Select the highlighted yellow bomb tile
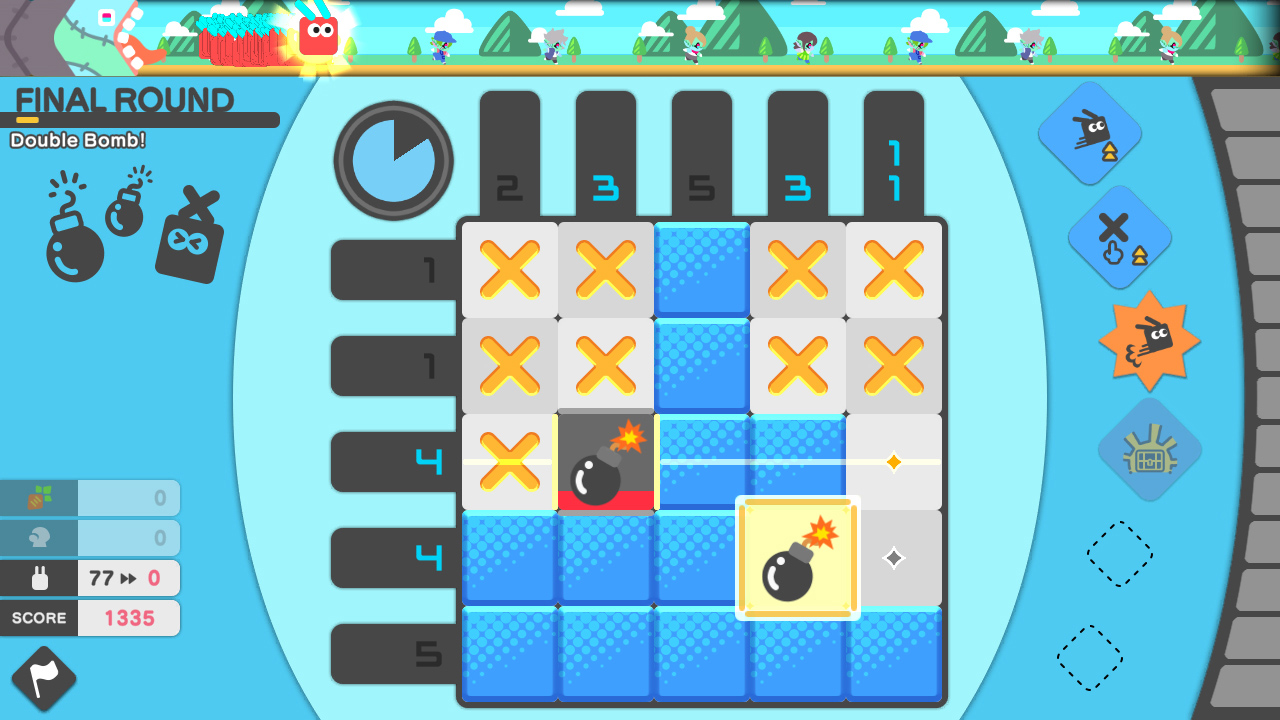The width and height of the screenshot is (1280, 720). click(798, 558)
